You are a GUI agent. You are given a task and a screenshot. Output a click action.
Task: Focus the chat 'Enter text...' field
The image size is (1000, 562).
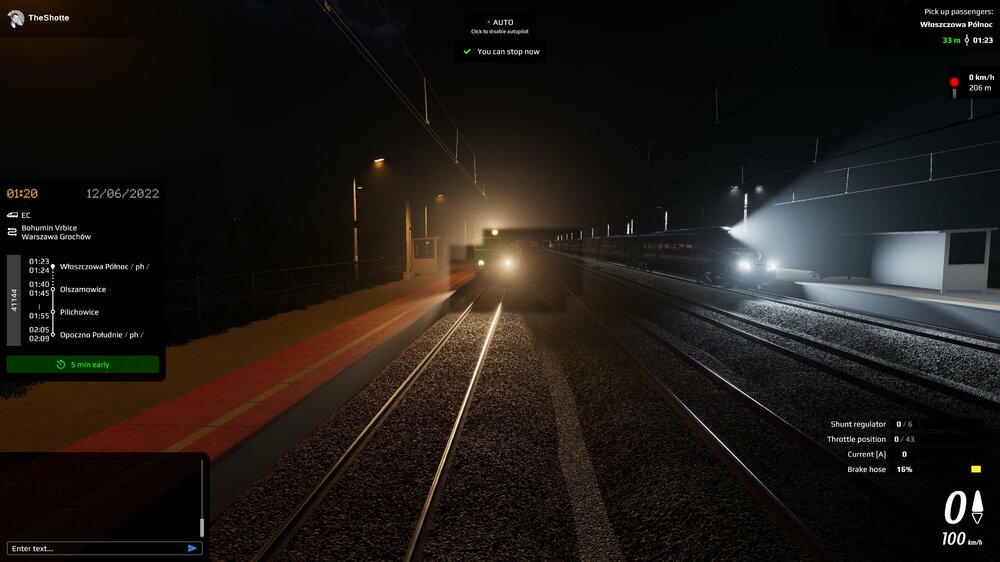[x=95, y=548]
